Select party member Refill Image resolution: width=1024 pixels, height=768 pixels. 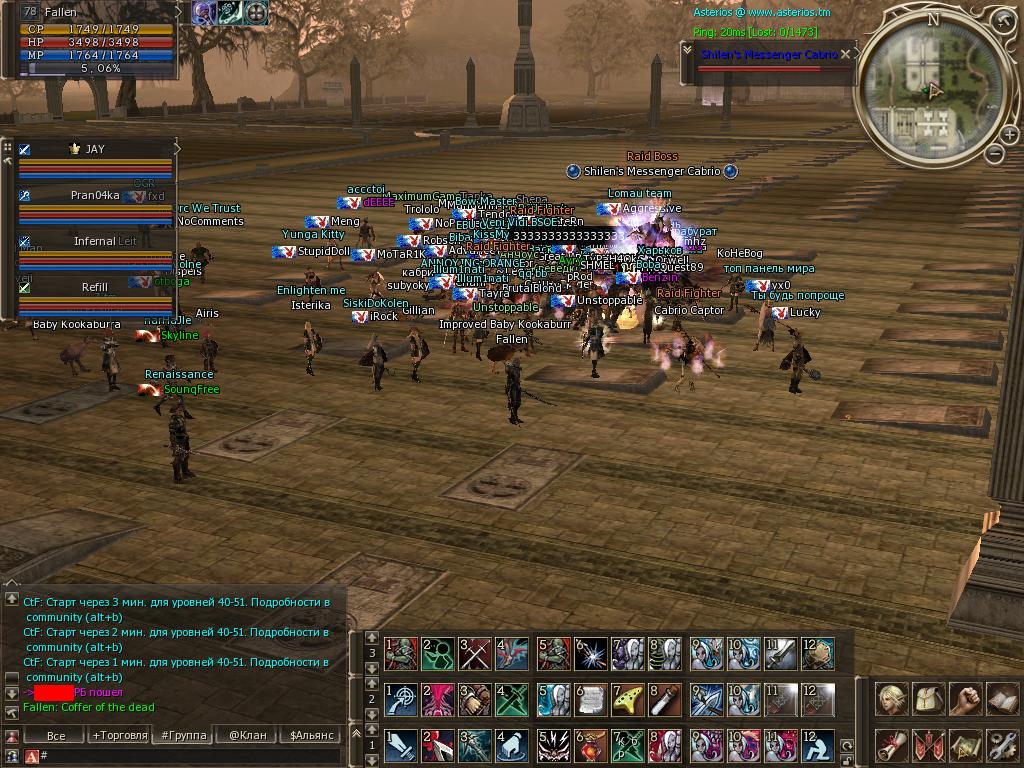tap(96, 287)
